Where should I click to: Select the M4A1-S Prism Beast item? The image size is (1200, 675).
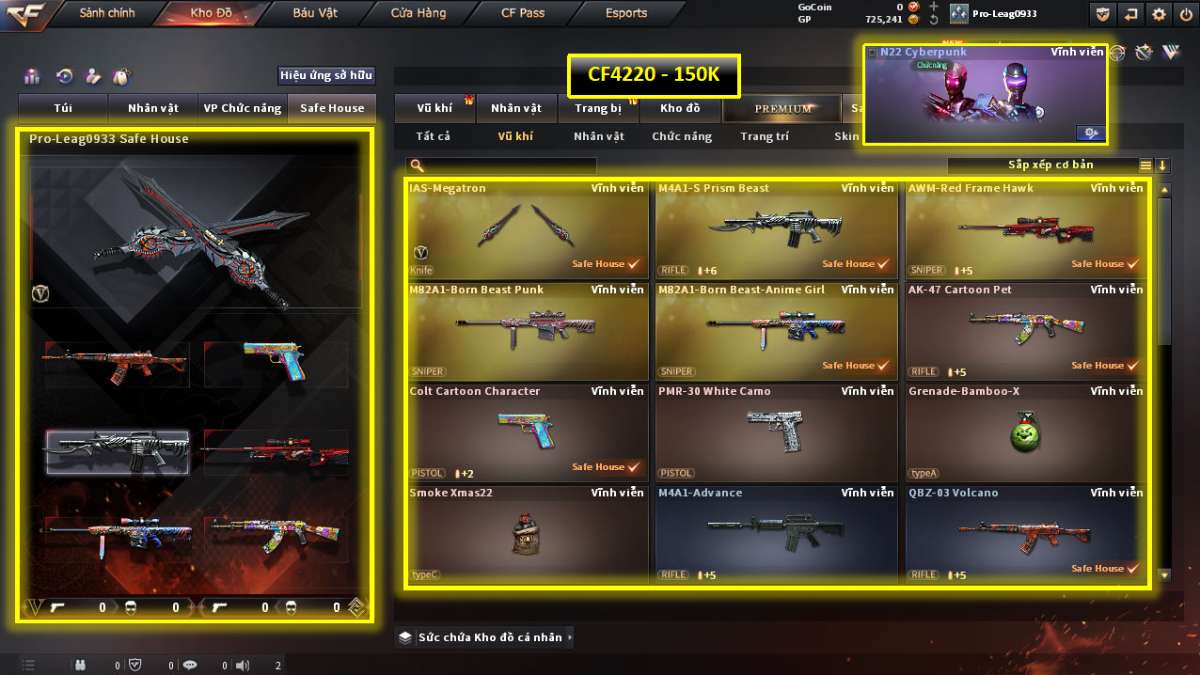click(x=775, y=229)
